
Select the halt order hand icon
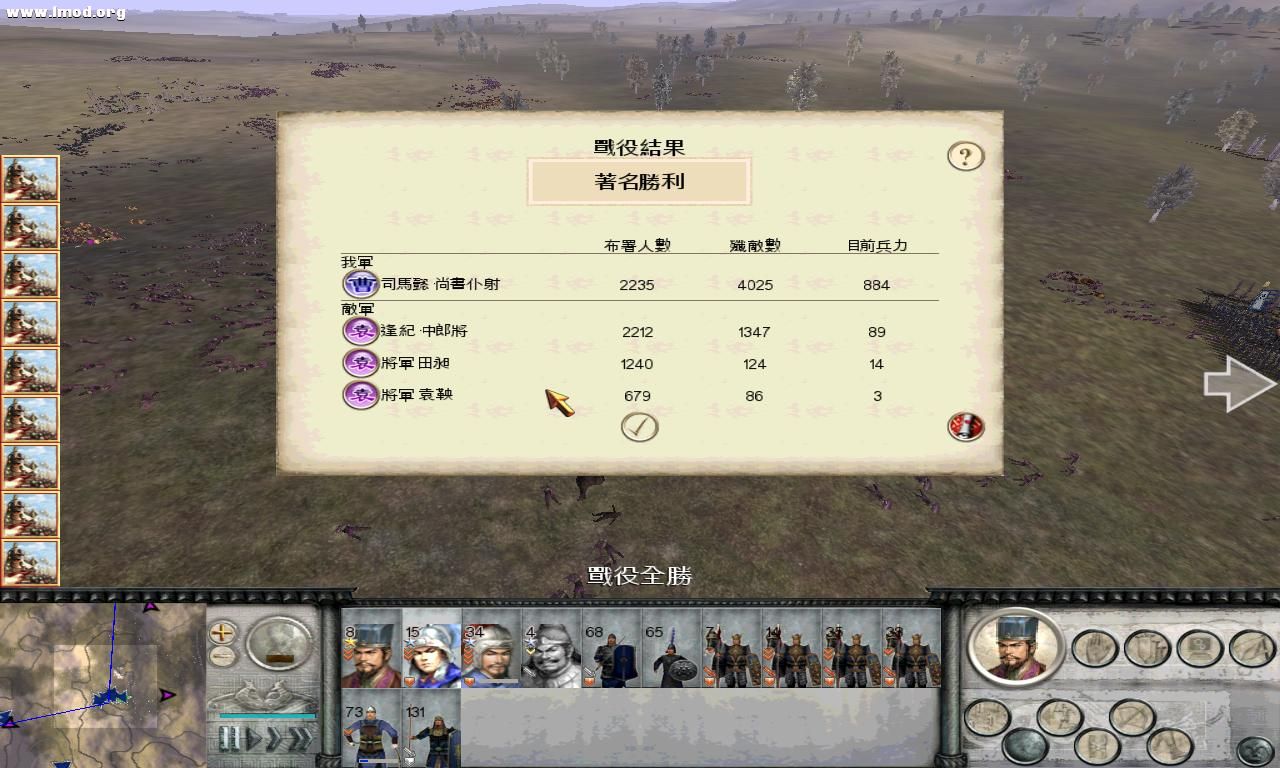(x=1095, y=648)
